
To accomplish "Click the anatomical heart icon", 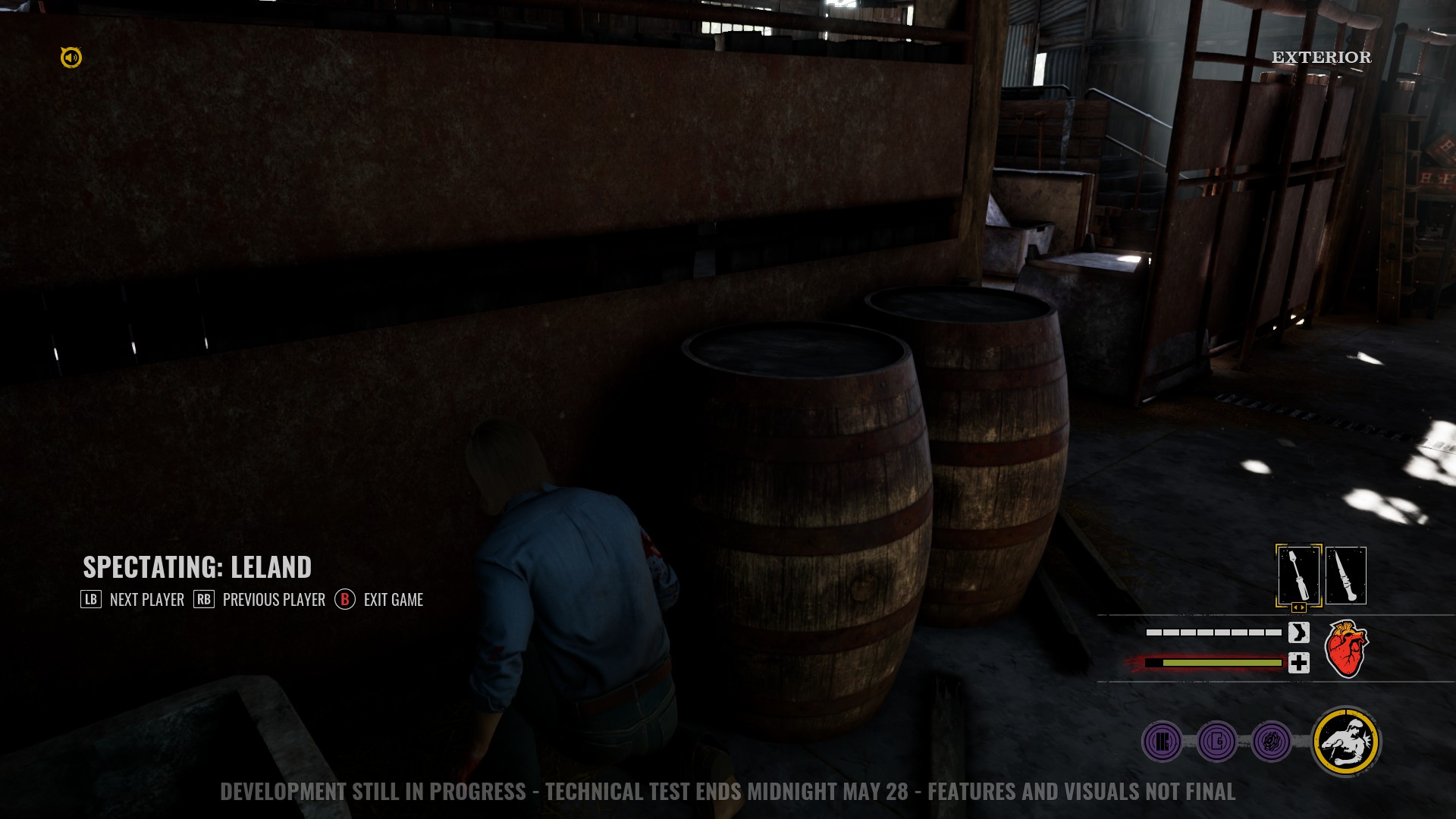I will pyautogui.click(x=1346, y=649).
